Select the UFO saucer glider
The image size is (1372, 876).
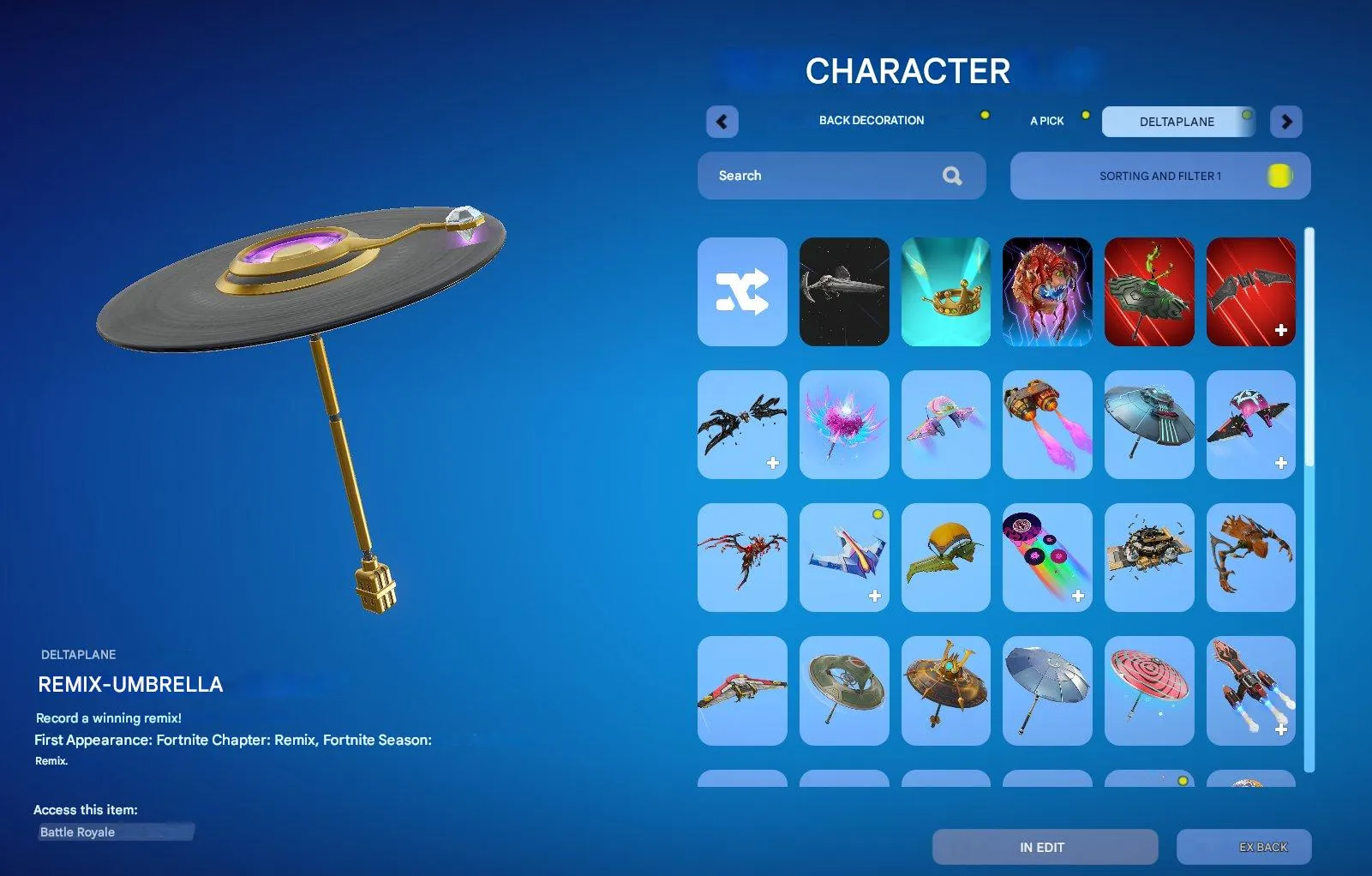pyautogui.click(x=1149, y=424)
